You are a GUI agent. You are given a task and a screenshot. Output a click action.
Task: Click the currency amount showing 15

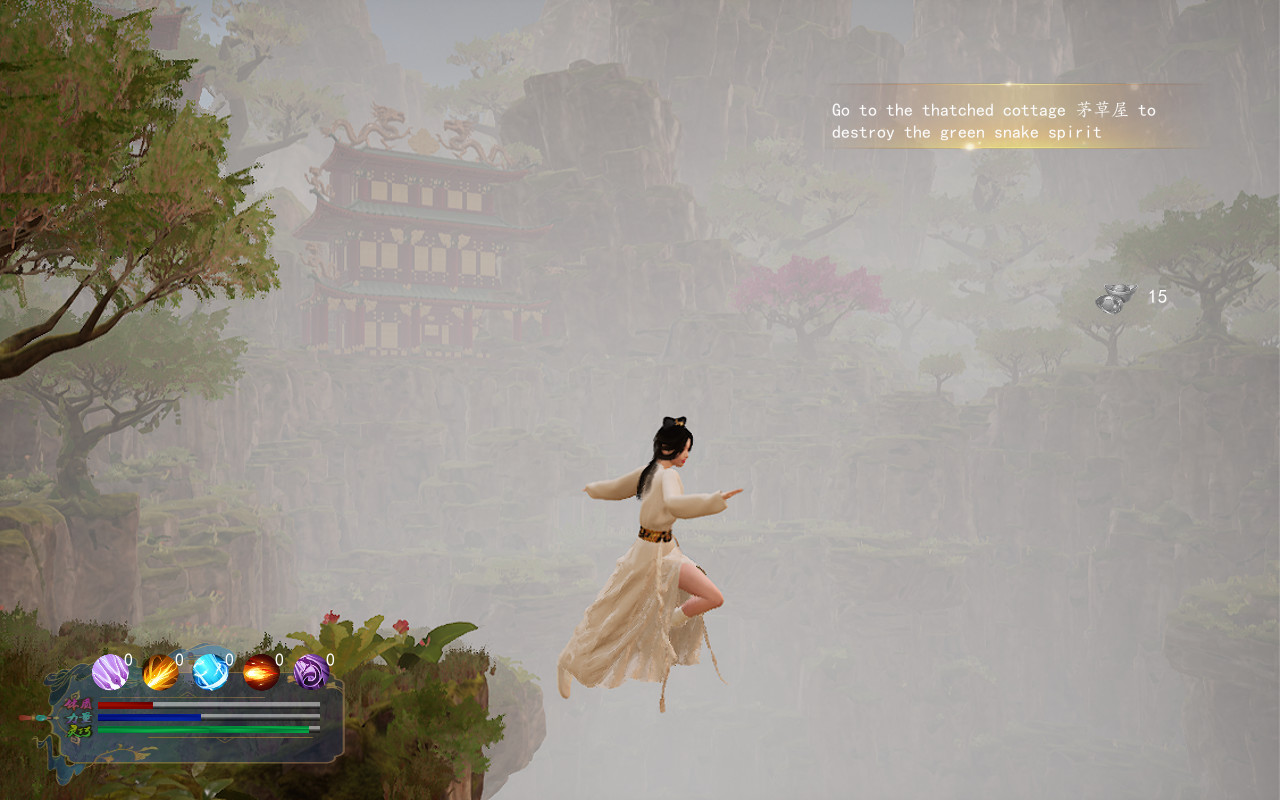pos(1158,297)
